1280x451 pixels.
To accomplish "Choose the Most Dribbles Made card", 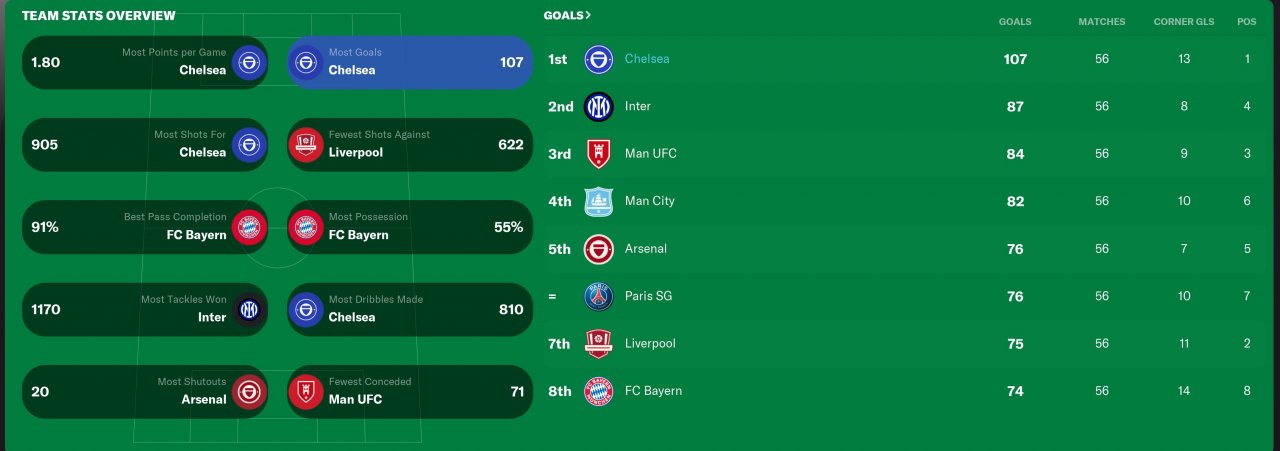I will pyautogui.click(x=409, y=310).
